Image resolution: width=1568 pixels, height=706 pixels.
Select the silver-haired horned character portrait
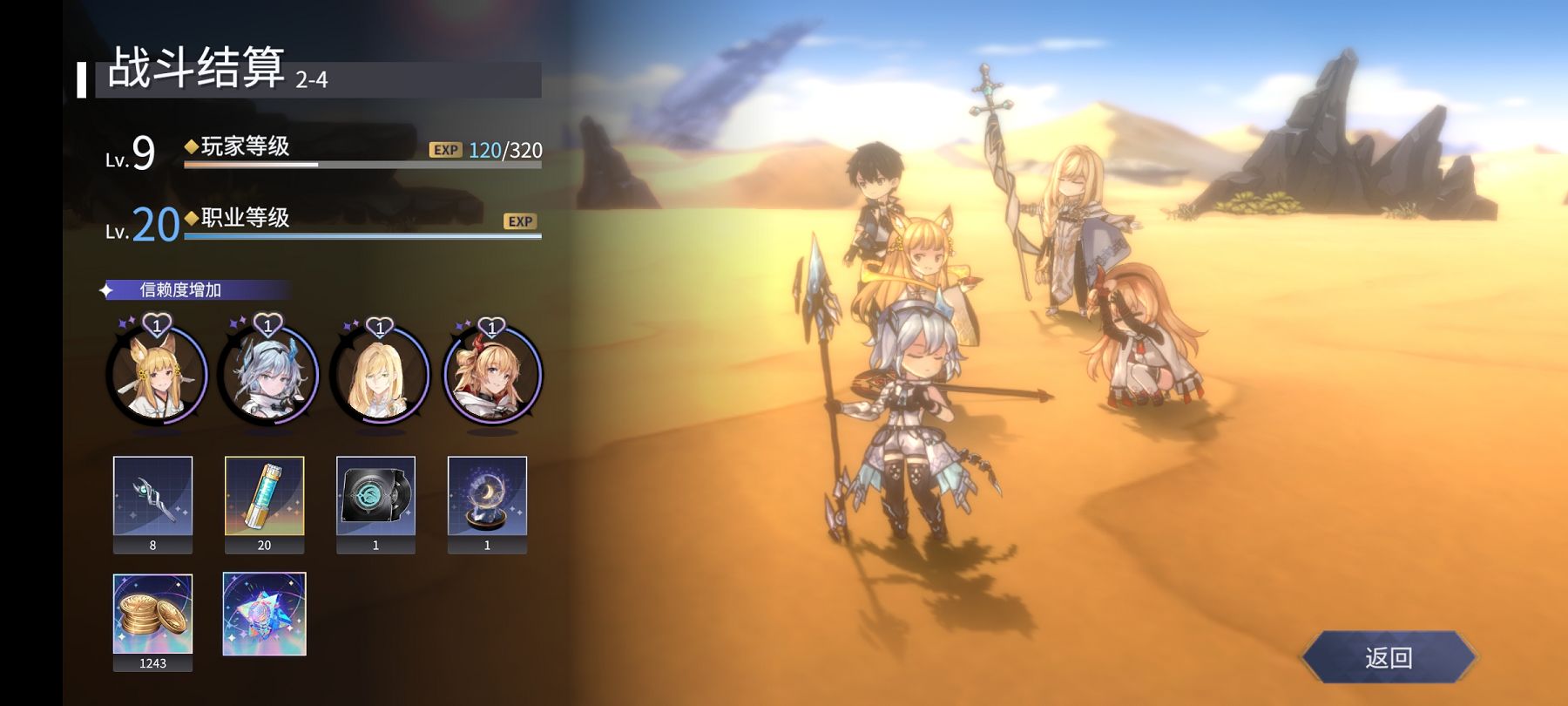[268, 377]
